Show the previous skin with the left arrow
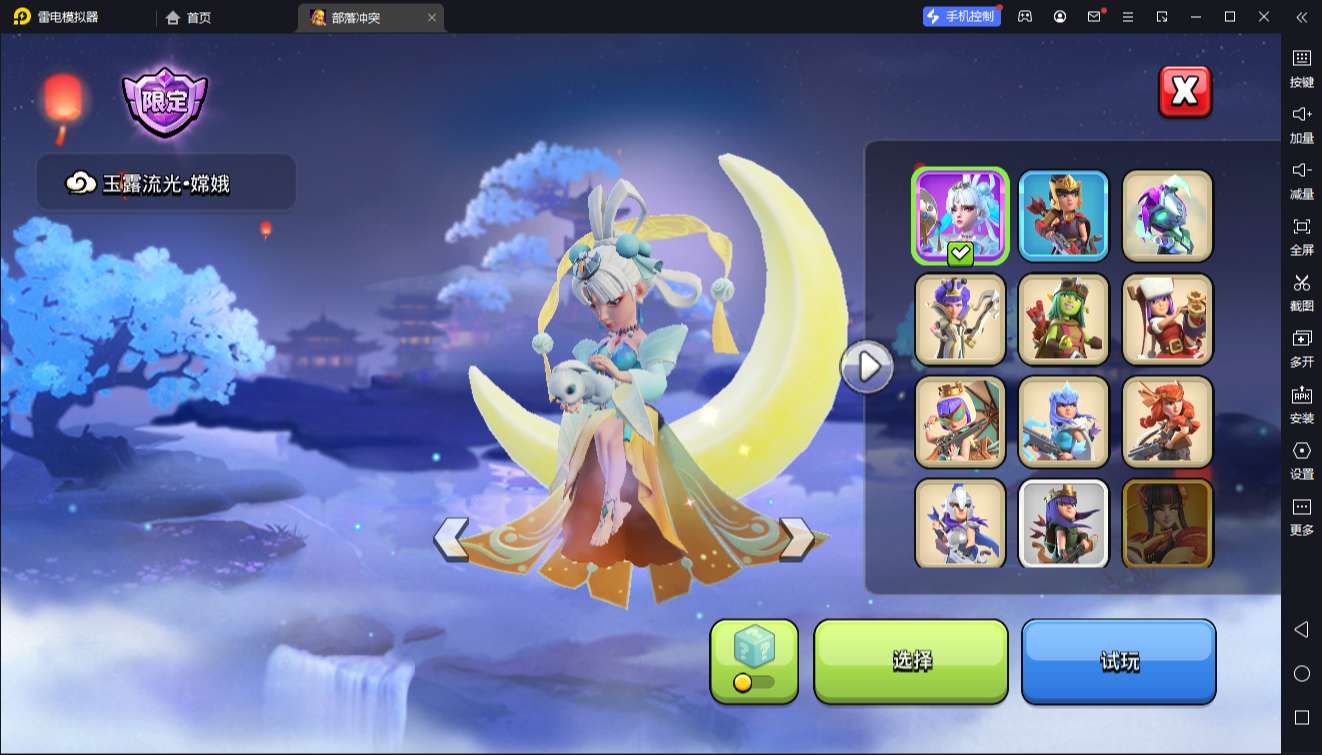Viewport: 1322px width, 755px height. tap(451, 539)
